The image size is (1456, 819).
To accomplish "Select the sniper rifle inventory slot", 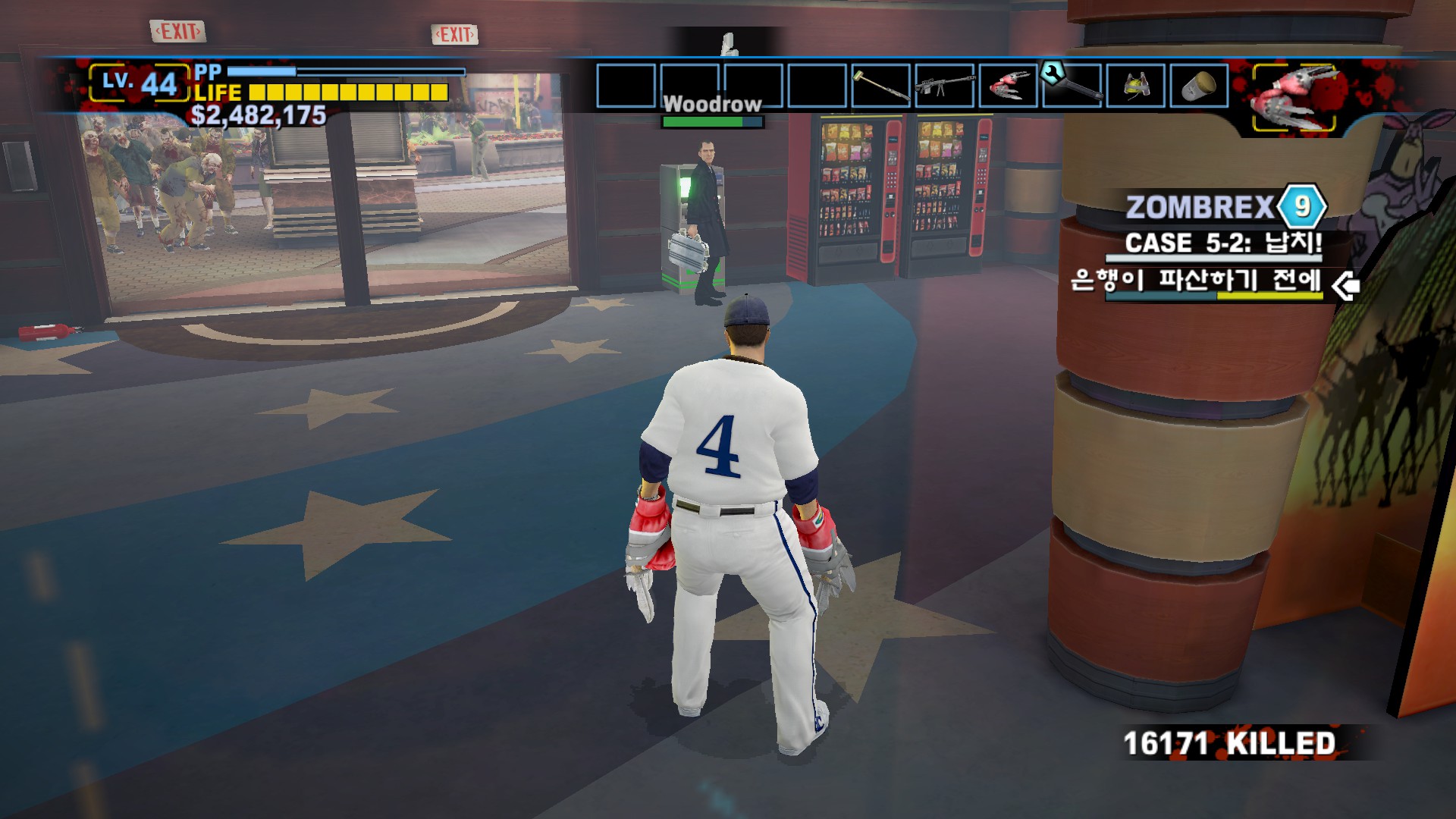I will point(945,86).
